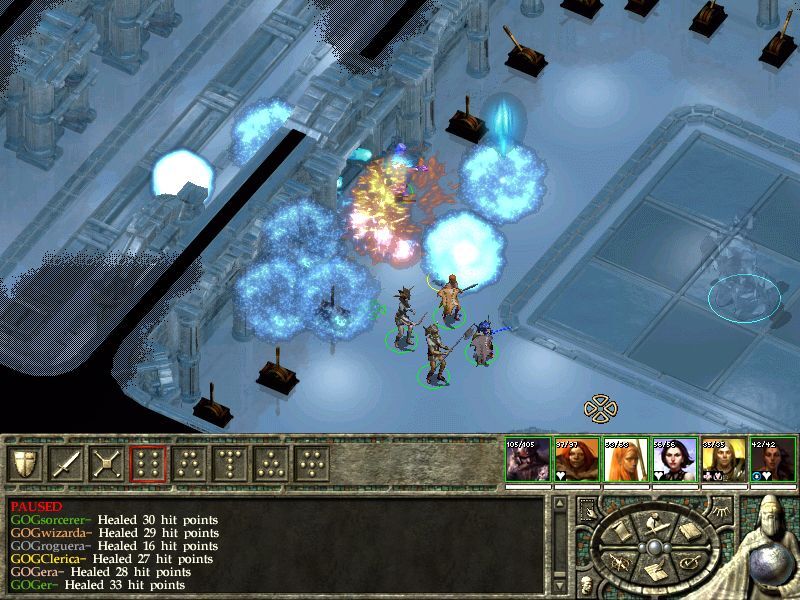Image resolution: width=800 pixels, height=600 pixels.
Task: Choose the red-highlighted two-column formation
Action: tap(149, 464)
